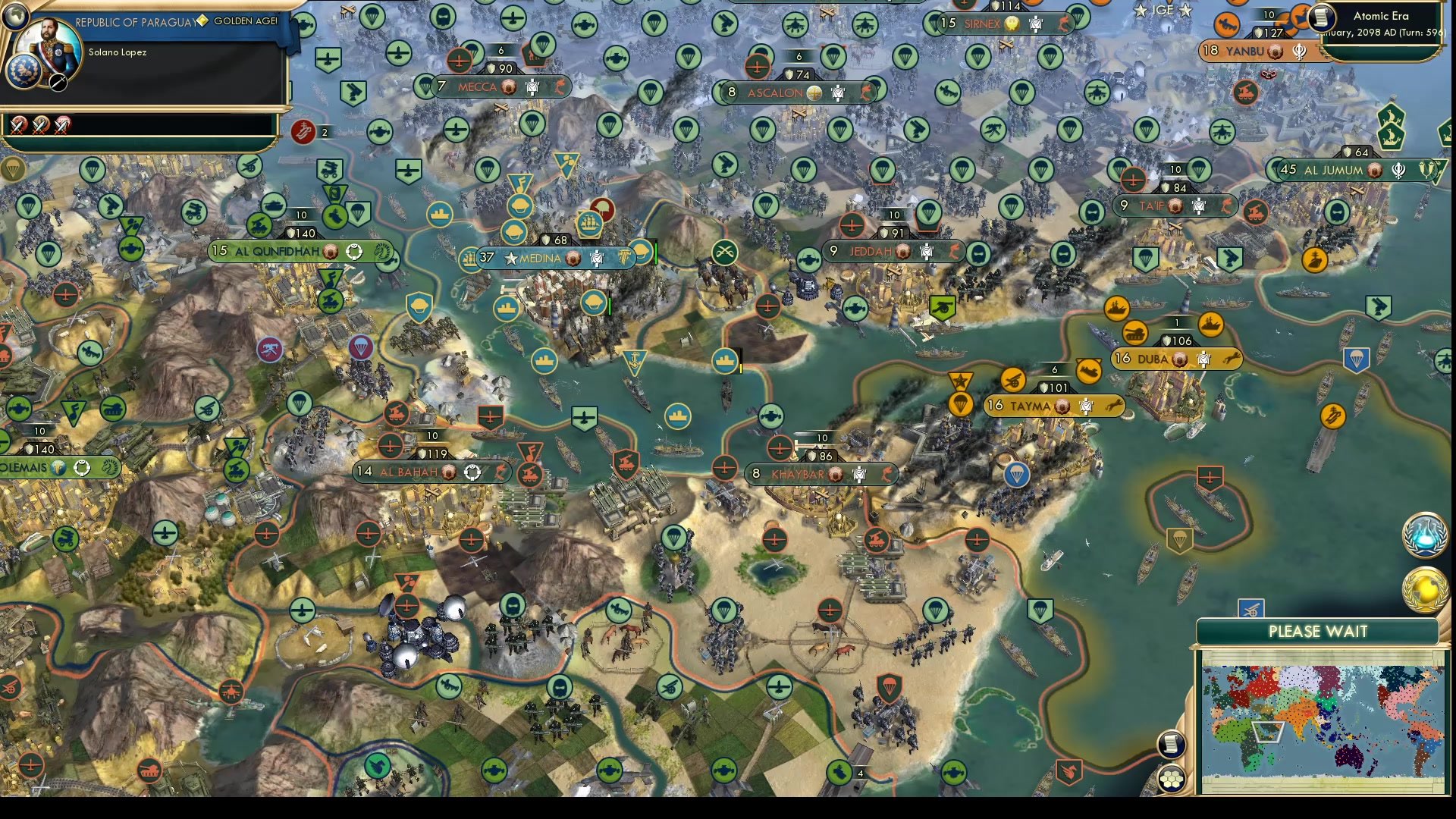Click the Sikhism religion symbol on Yanbu's banner

1300,49
